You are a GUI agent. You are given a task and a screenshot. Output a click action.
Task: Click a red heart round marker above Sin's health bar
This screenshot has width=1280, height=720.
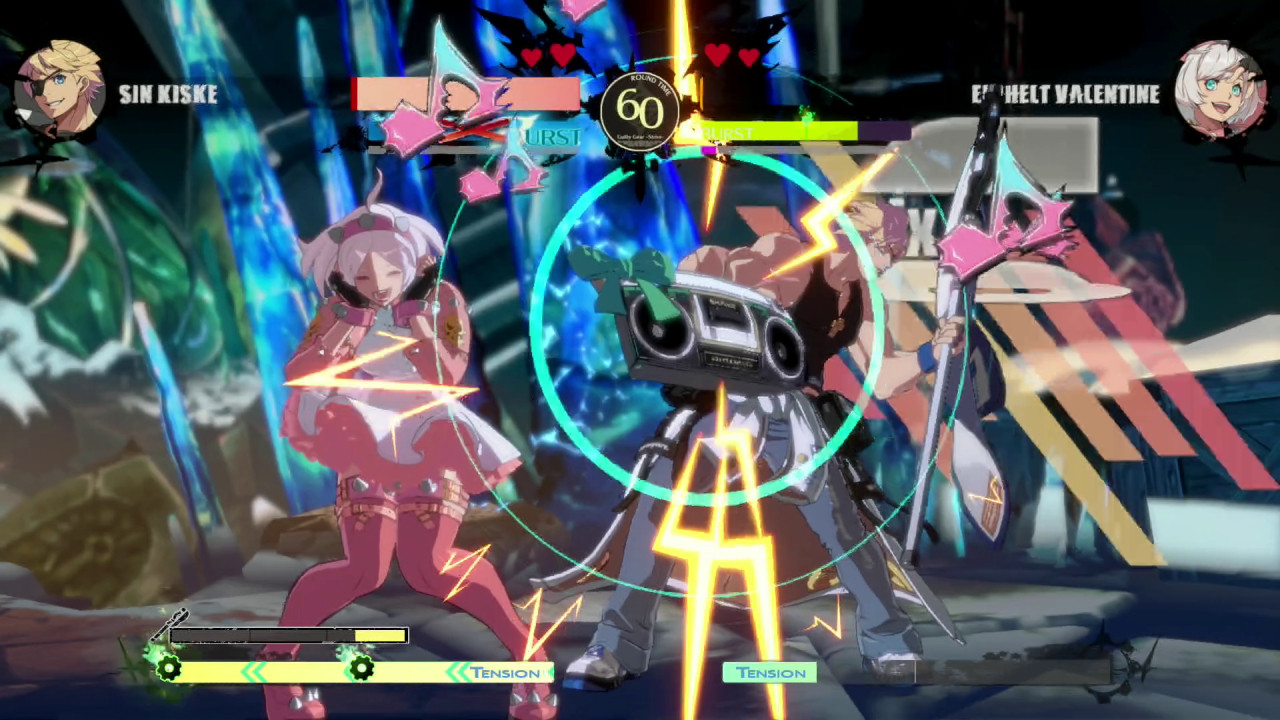[531, 57]
